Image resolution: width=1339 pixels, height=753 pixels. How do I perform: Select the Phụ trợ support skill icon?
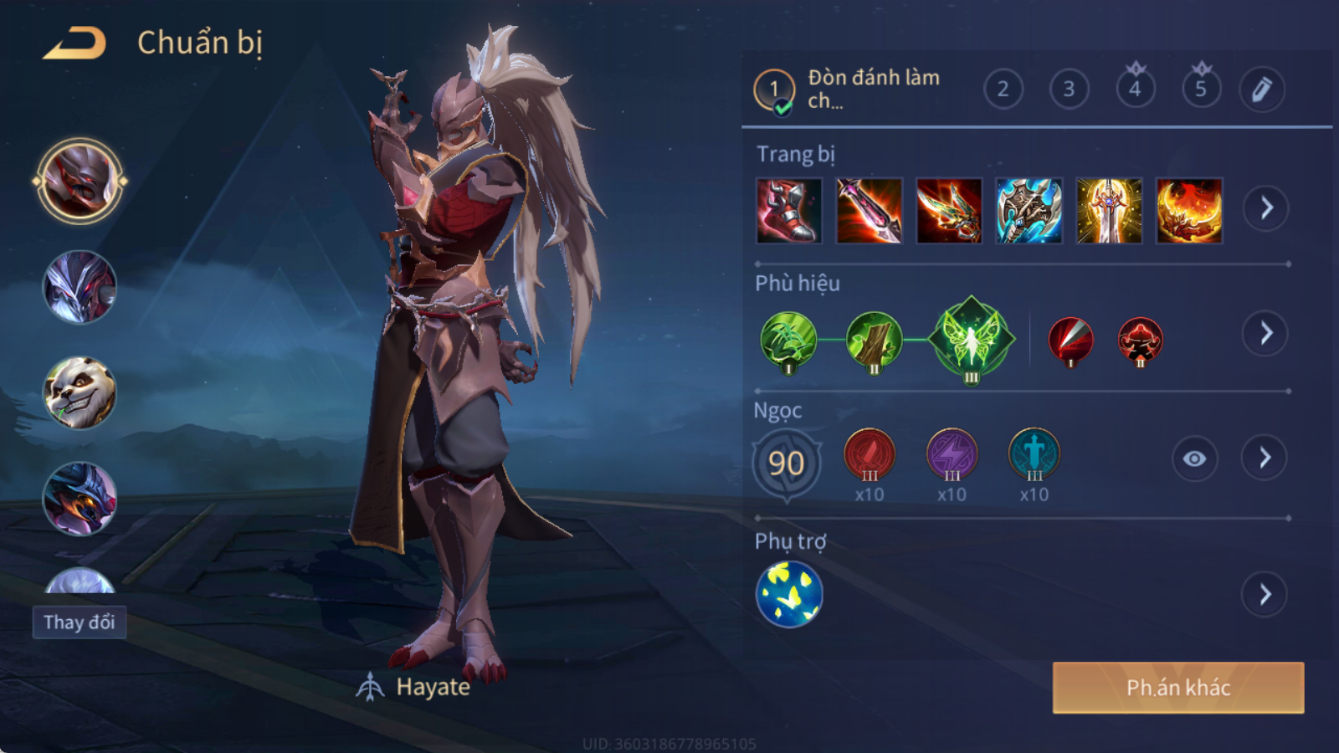789,595
